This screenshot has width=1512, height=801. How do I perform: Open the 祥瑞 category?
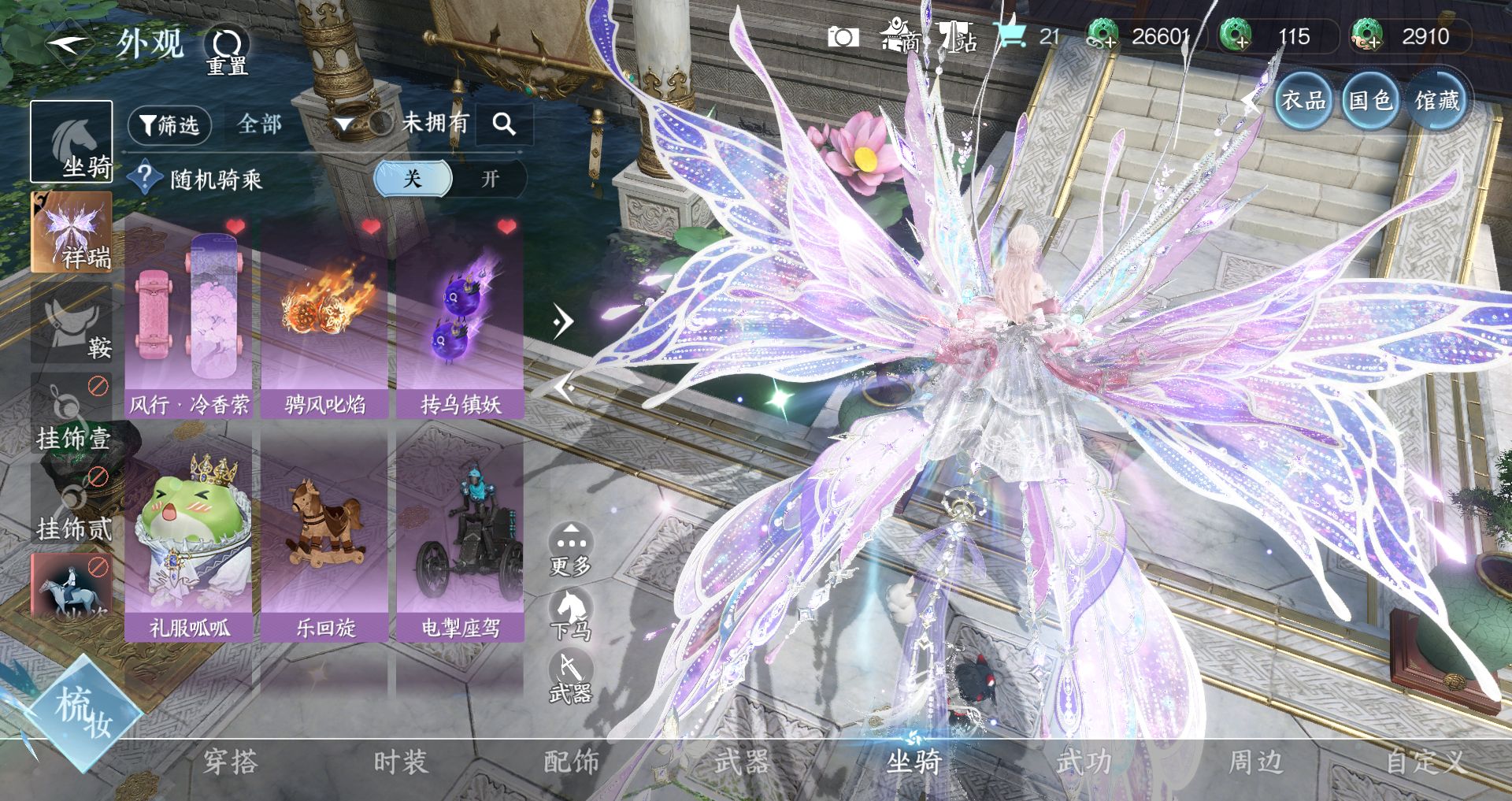pyautogui.click(x=71, y=232)
